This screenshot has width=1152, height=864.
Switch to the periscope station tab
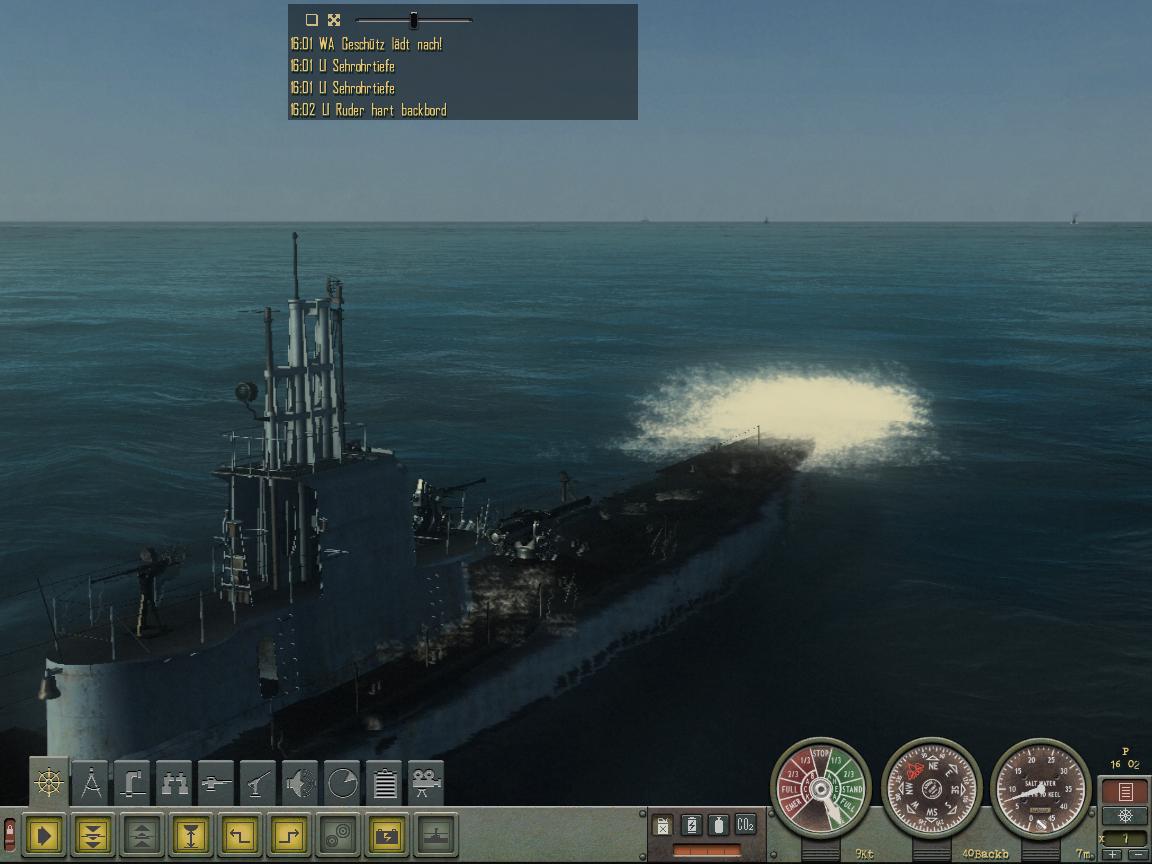pos(132,783)
